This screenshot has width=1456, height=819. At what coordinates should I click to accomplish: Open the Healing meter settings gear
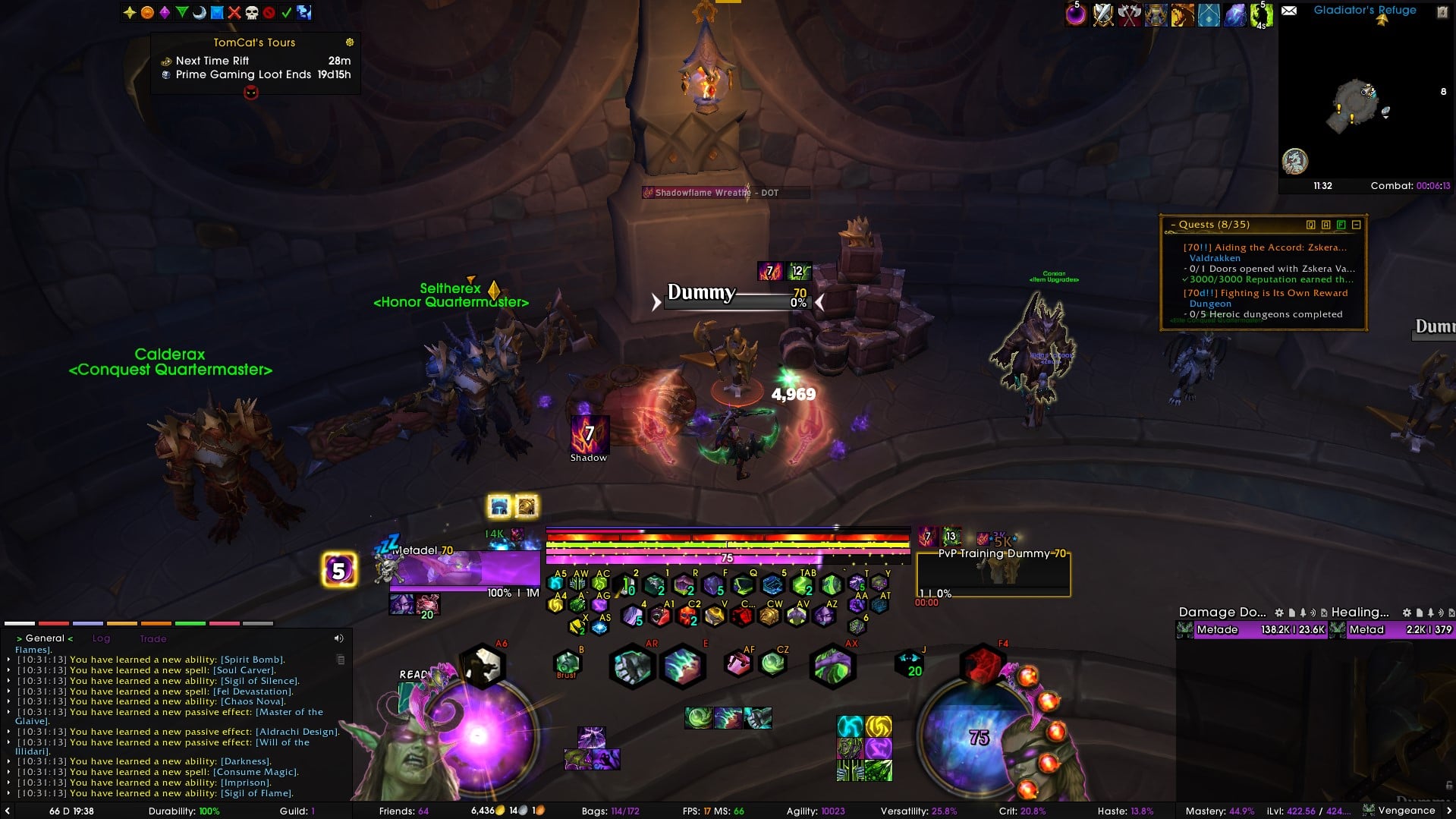click(x=1407, y=613)
